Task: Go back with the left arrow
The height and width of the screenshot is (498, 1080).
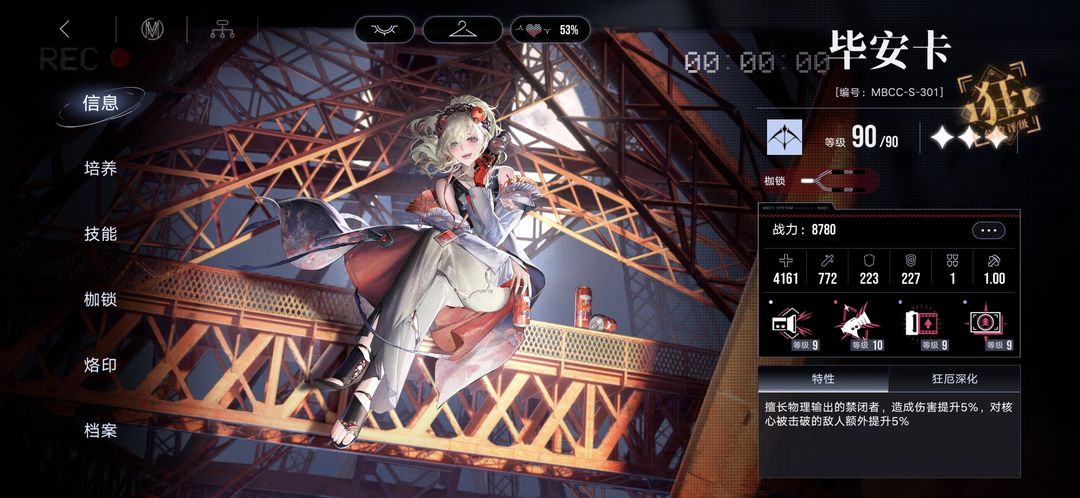Action: pyautogui.click(x=66, y=29)
